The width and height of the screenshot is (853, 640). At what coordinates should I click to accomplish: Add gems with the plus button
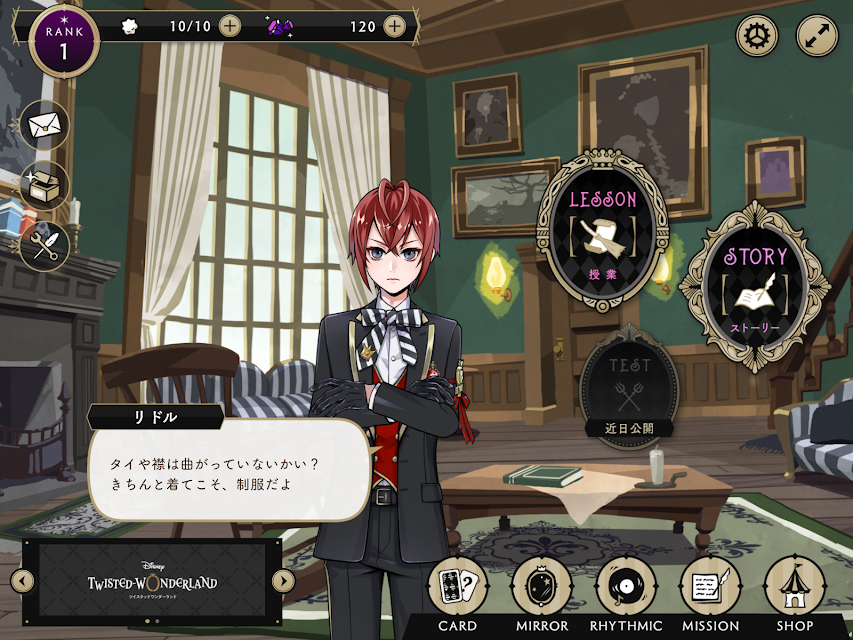395,26
